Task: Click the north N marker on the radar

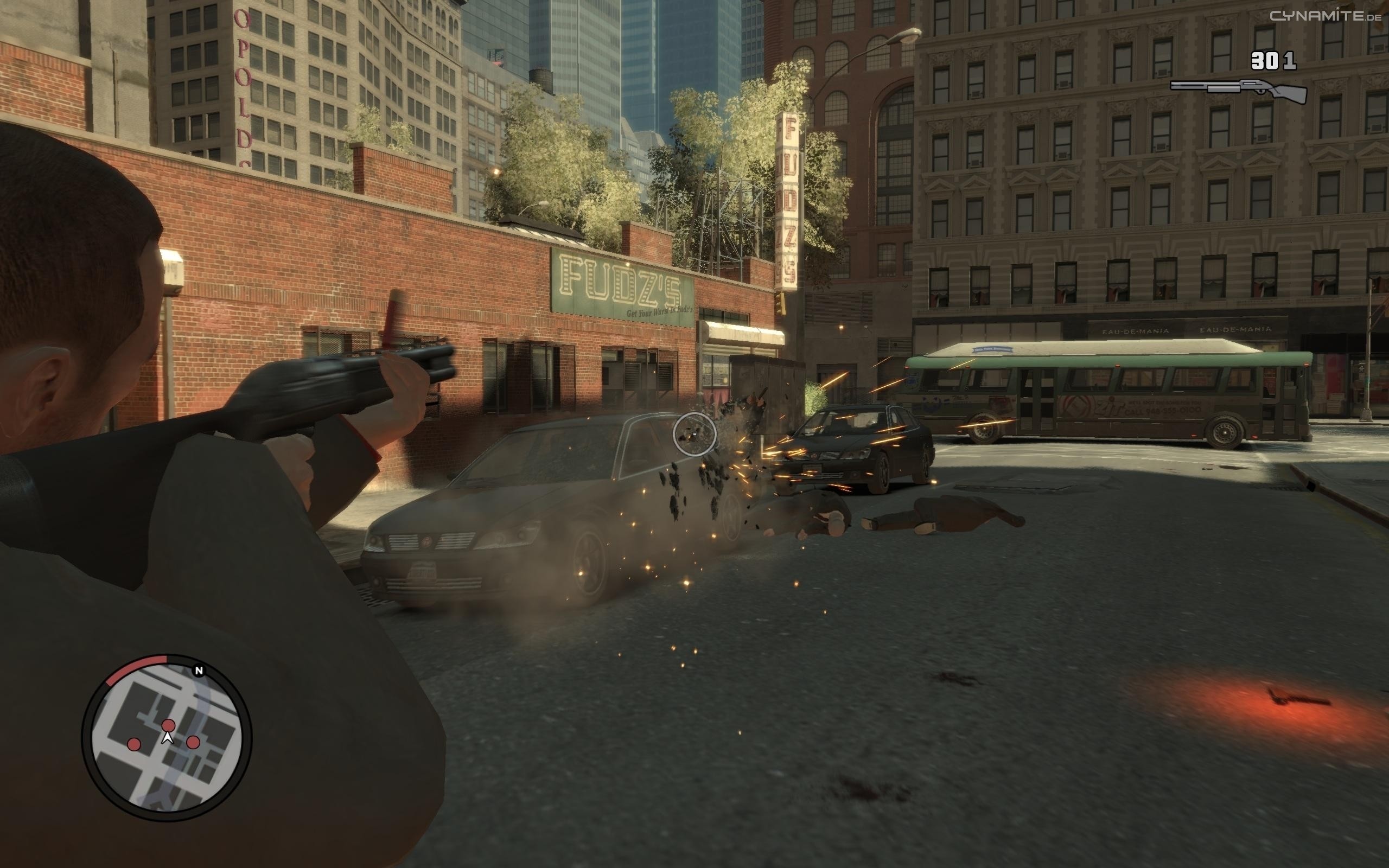Action: coord(199,671)
